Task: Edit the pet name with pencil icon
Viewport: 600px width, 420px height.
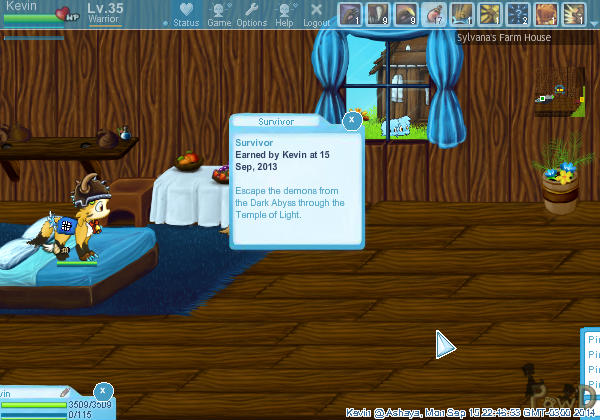Action: [x=64, y=393]
